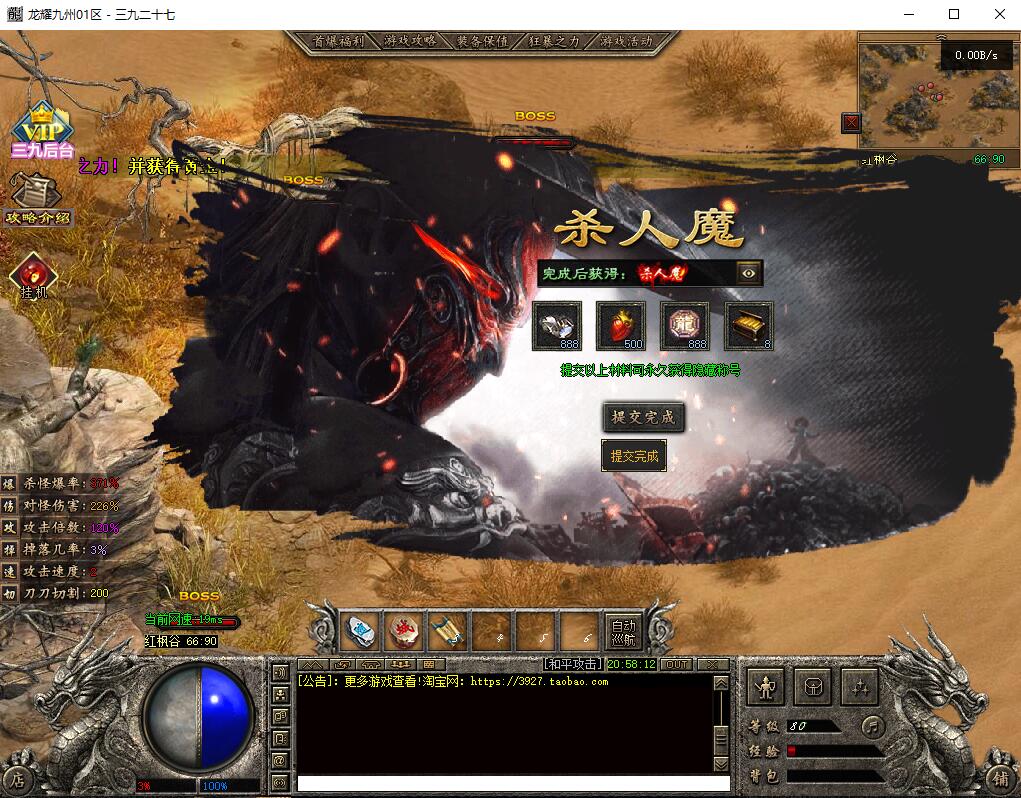This screenshot has height=798, width=1021.
Task: Open the 狂暴之力 top menu tab
Action: coord(554,42)
